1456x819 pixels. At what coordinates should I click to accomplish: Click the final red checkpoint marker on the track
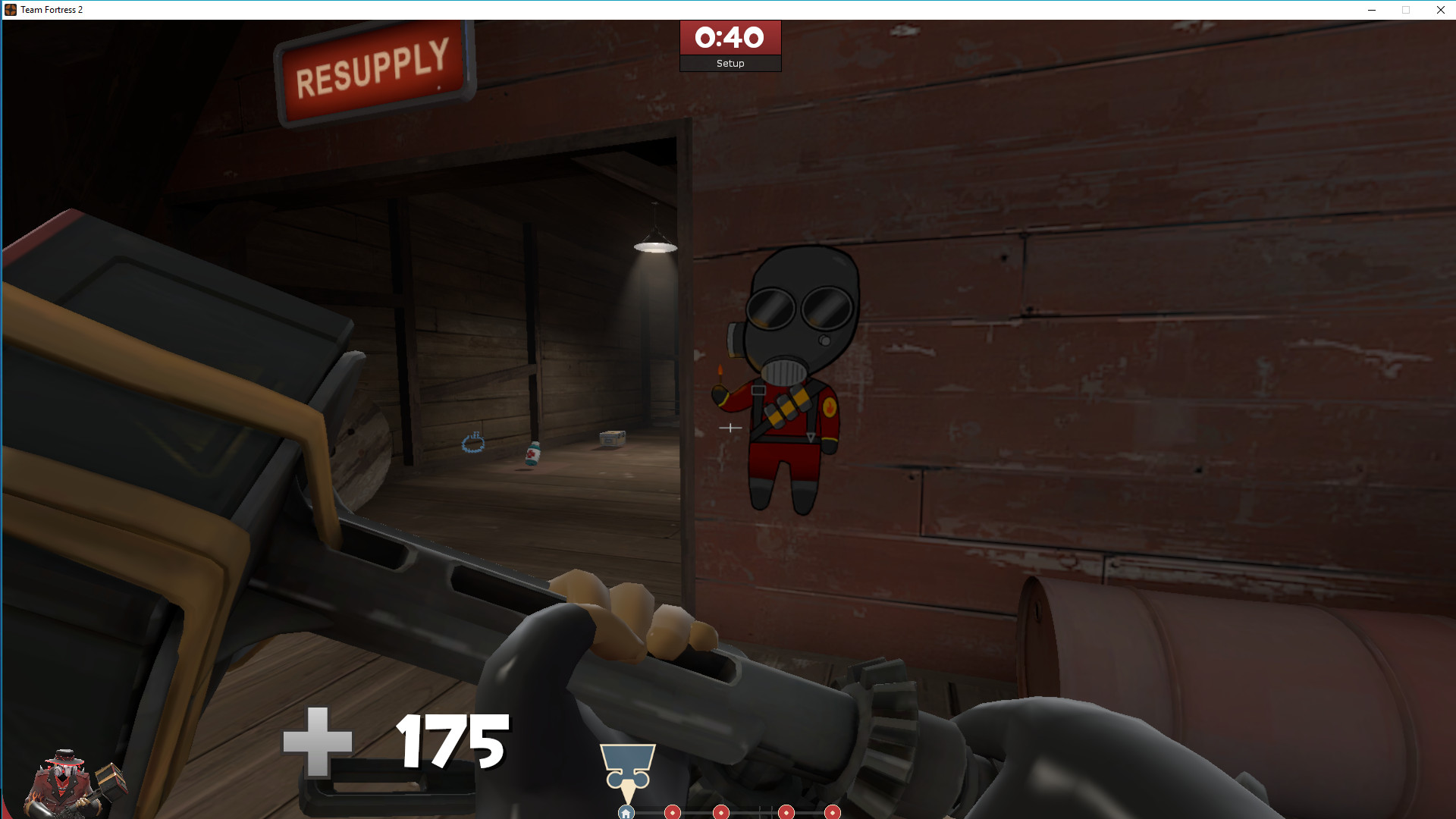pos(831,812)
